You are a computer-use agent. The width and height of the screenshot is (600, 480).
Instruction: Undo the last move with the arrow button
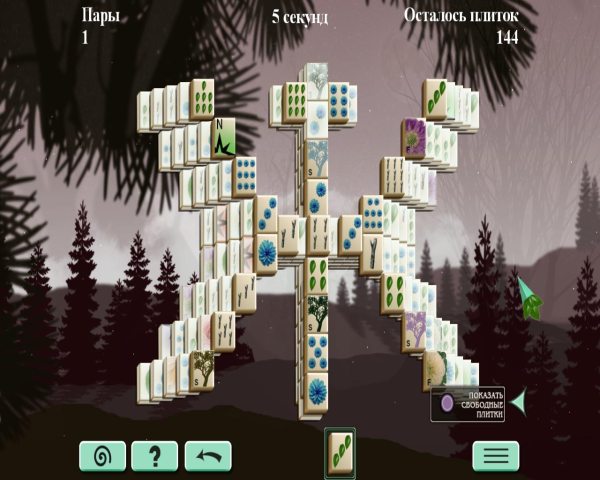tap(208, 456)
